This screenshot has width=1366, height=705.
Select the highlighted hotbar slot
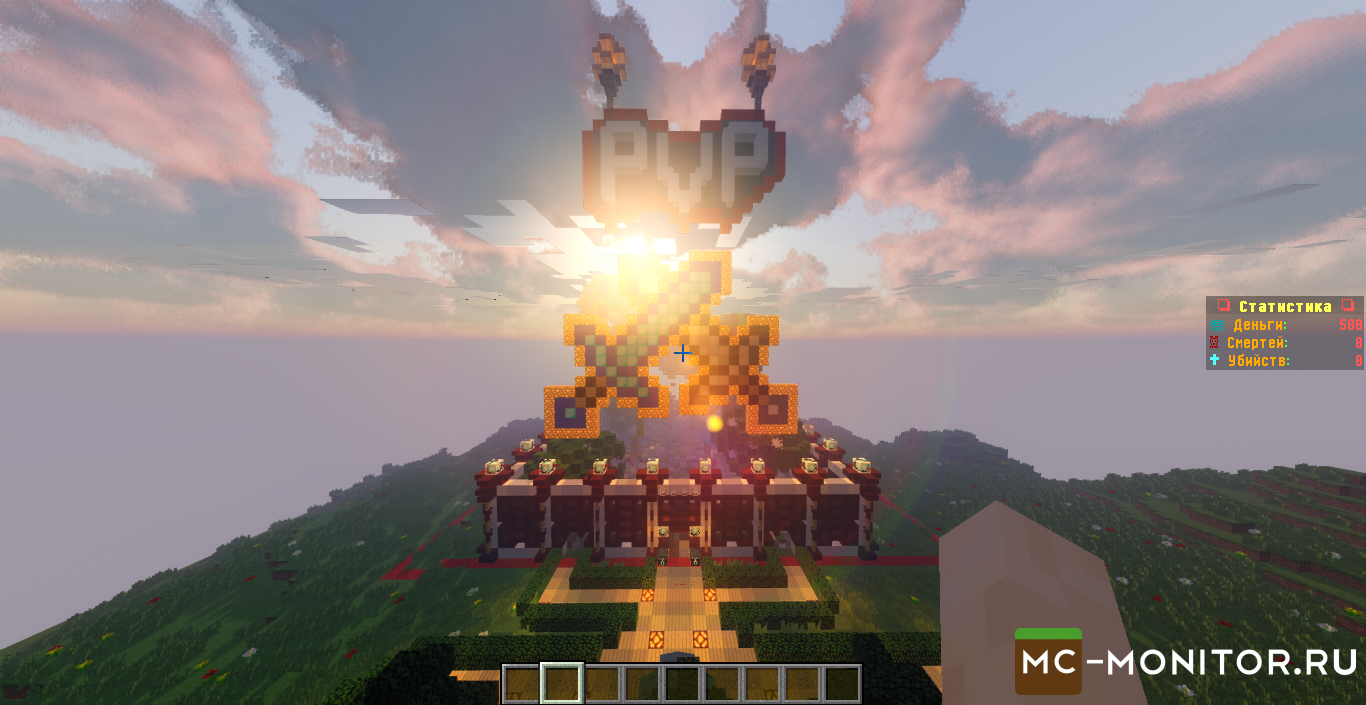click(x=561, y=684)
